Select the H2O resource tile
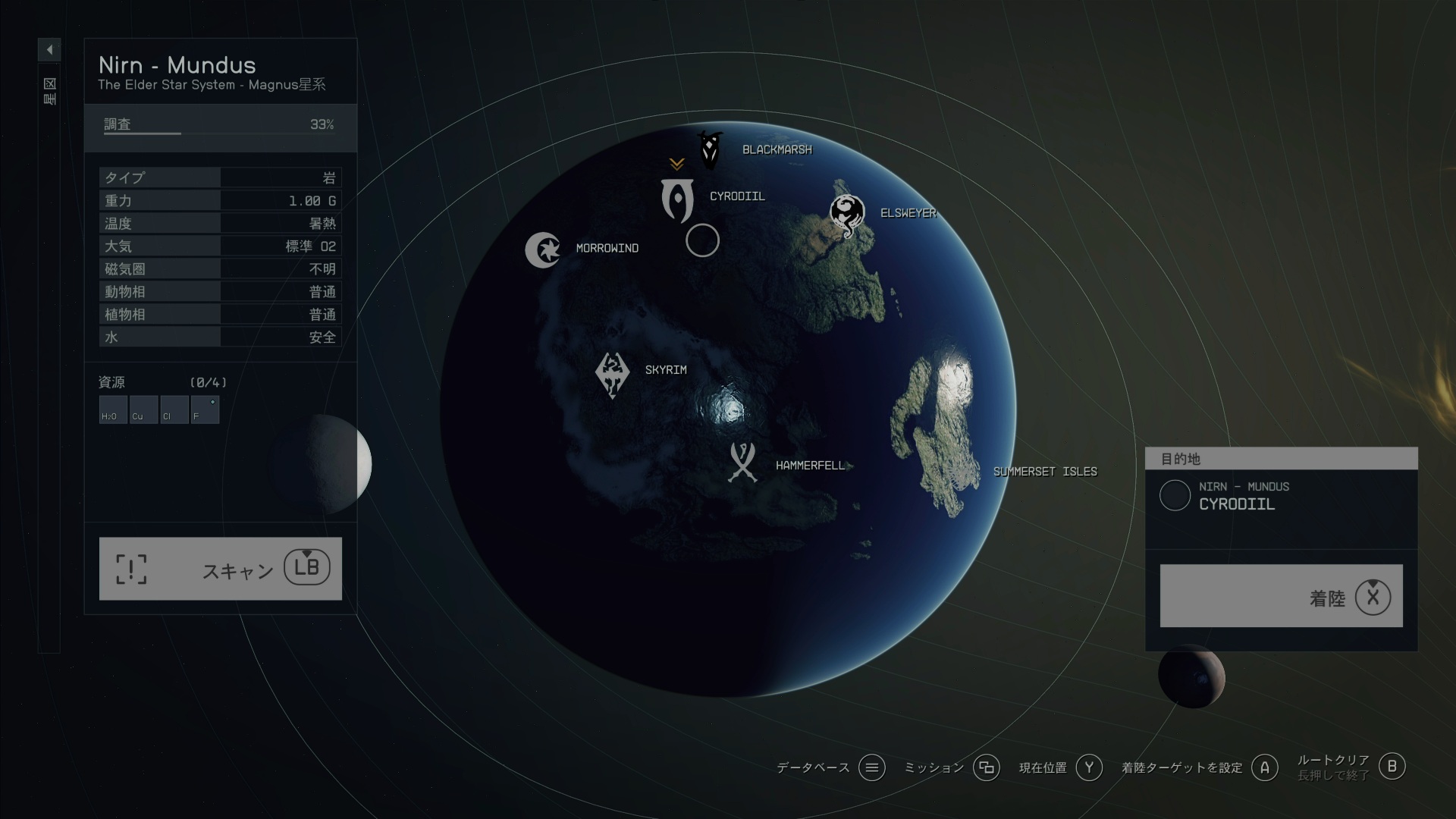The width and height of the screenshot is (1456, 819). pos(113,409)
